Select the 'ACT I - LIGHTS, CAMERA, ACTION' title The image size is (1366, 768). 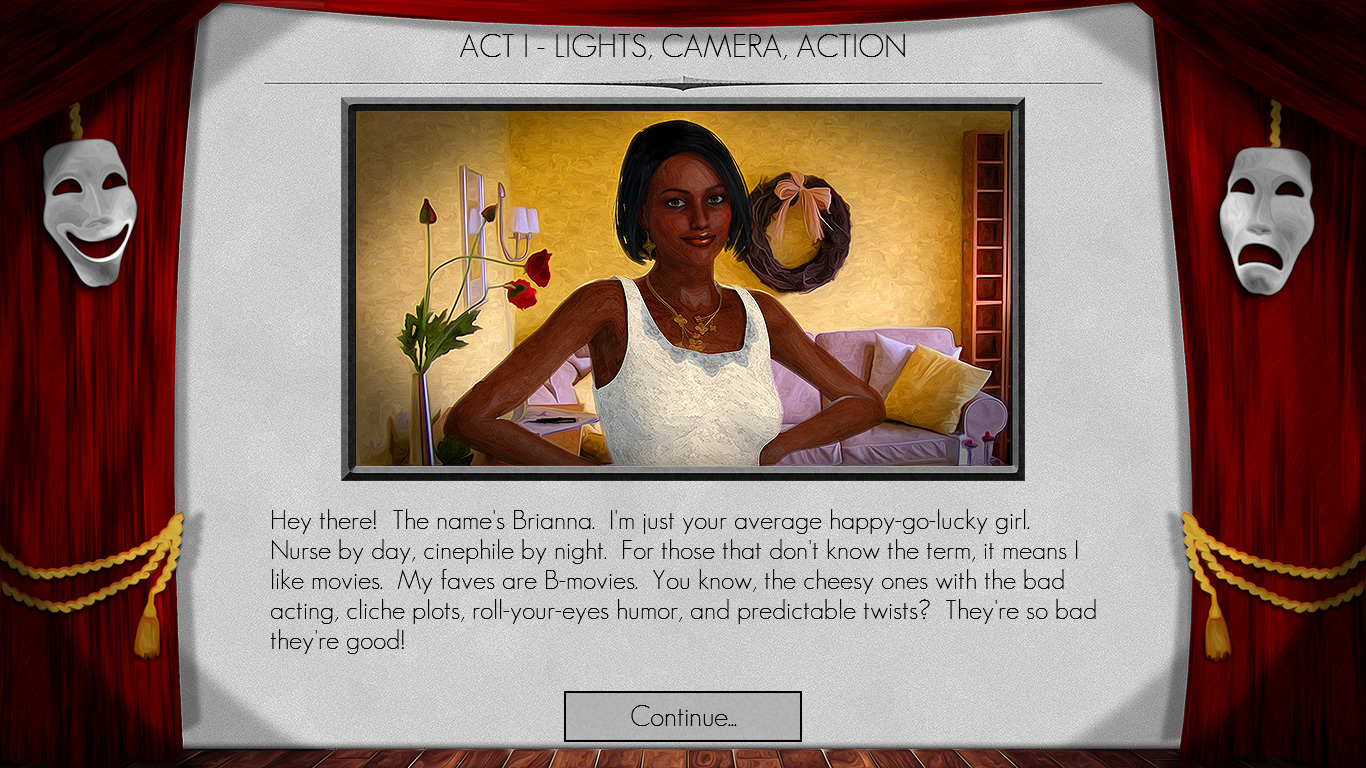pyautogui.click(x=683, y=46)
